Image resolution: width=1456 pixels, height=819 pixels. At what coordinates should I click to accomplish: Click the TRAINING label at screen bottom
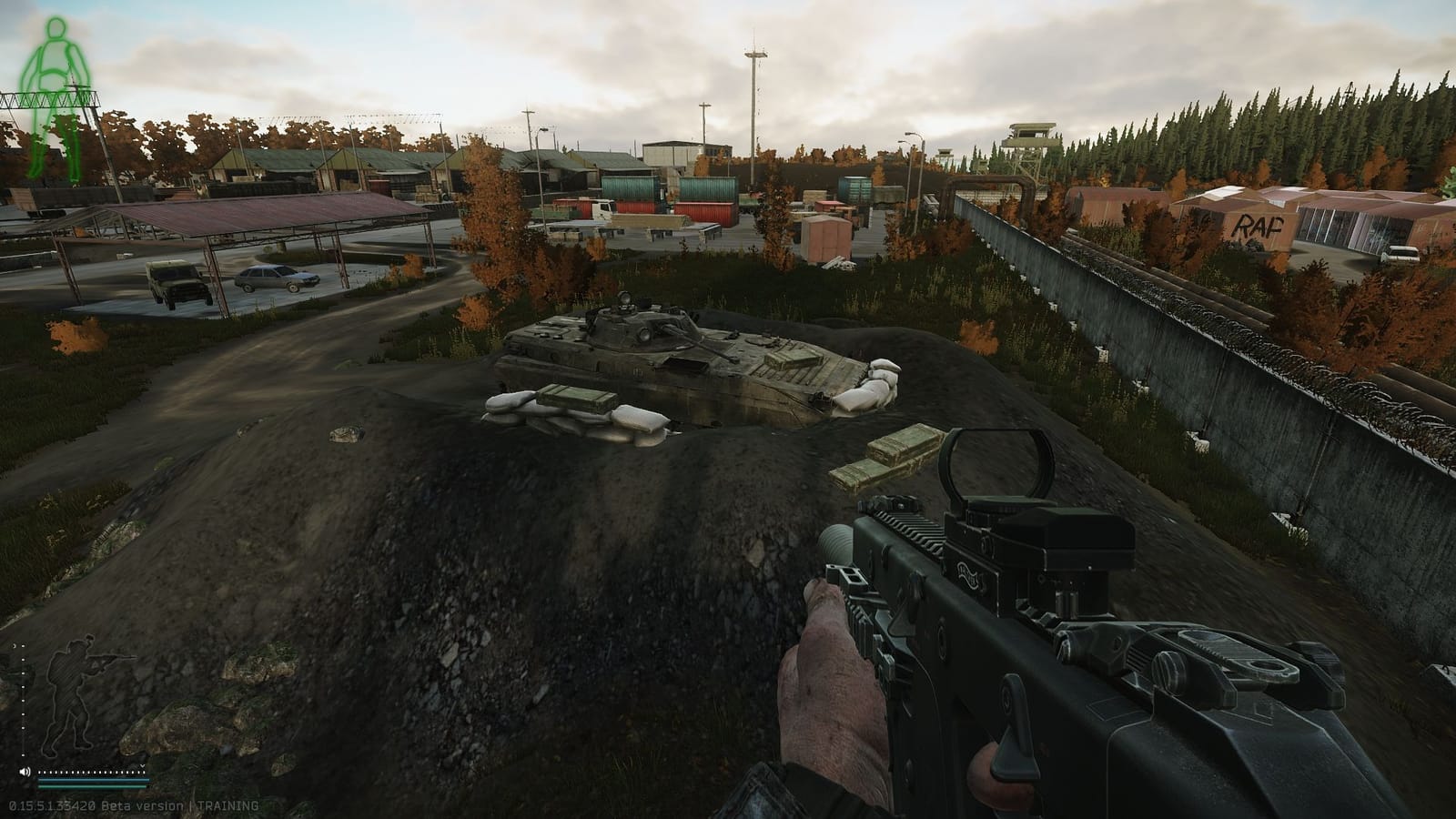coord(227,804)
